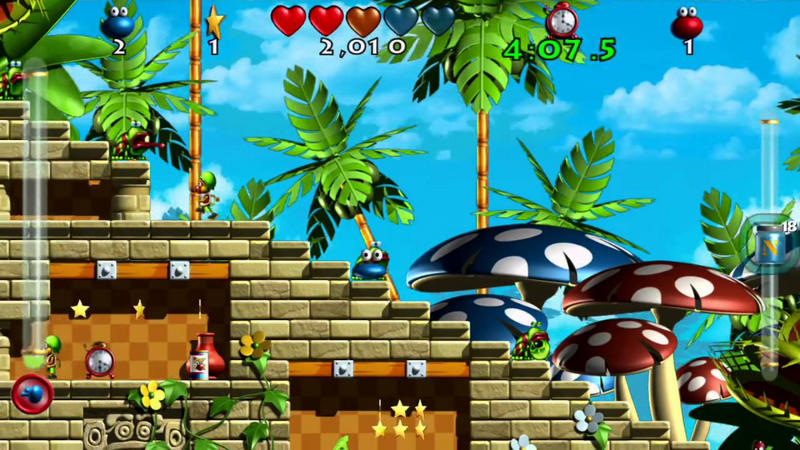Select the red creature counter icon

click(687, 22)
